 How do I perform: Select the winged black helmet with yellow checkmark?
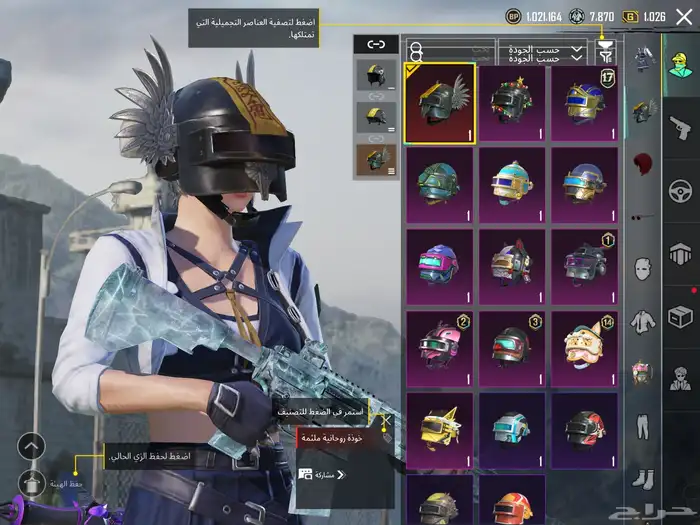click(439, 100)
